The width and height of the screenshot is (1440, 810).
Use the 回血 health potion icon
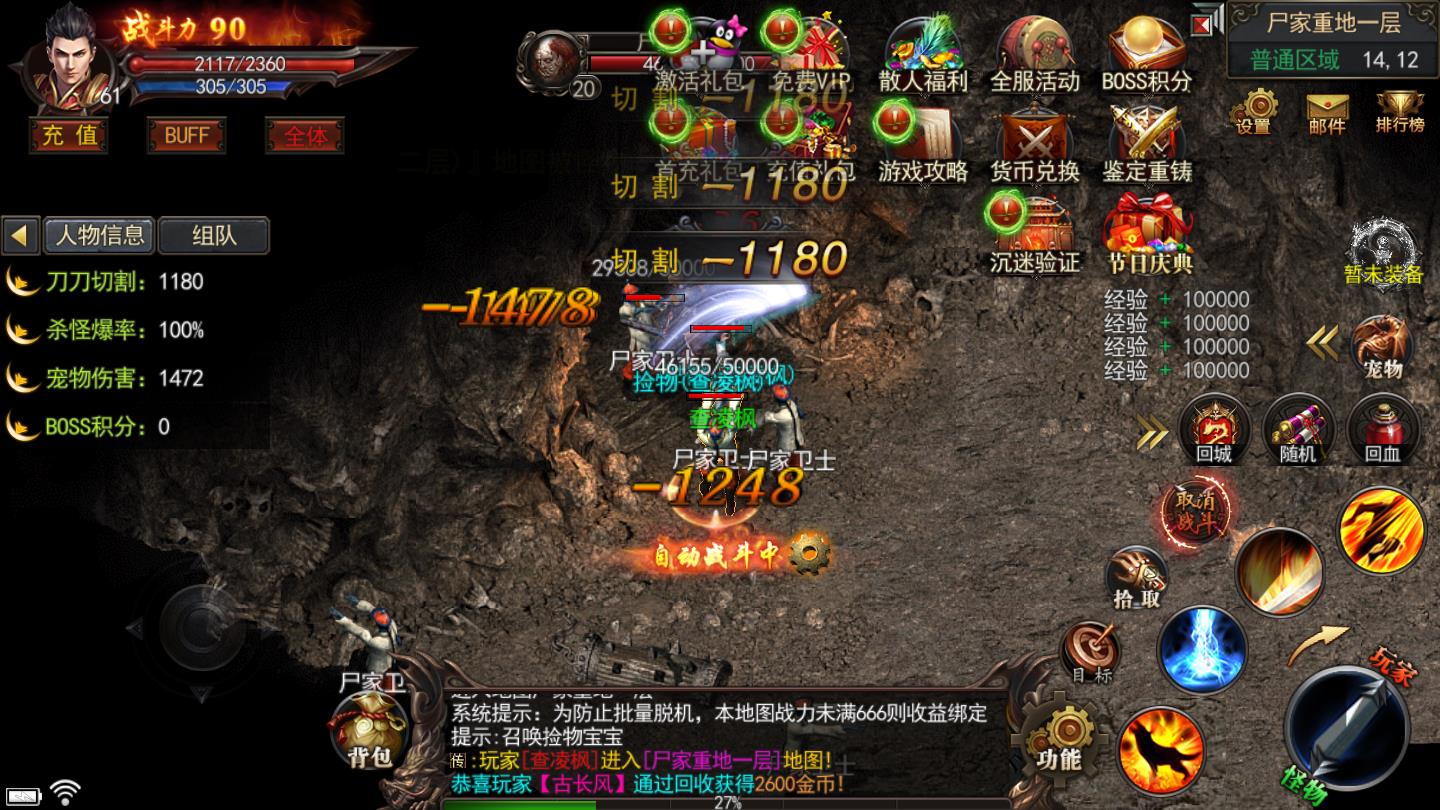[x=1382, y=430]
